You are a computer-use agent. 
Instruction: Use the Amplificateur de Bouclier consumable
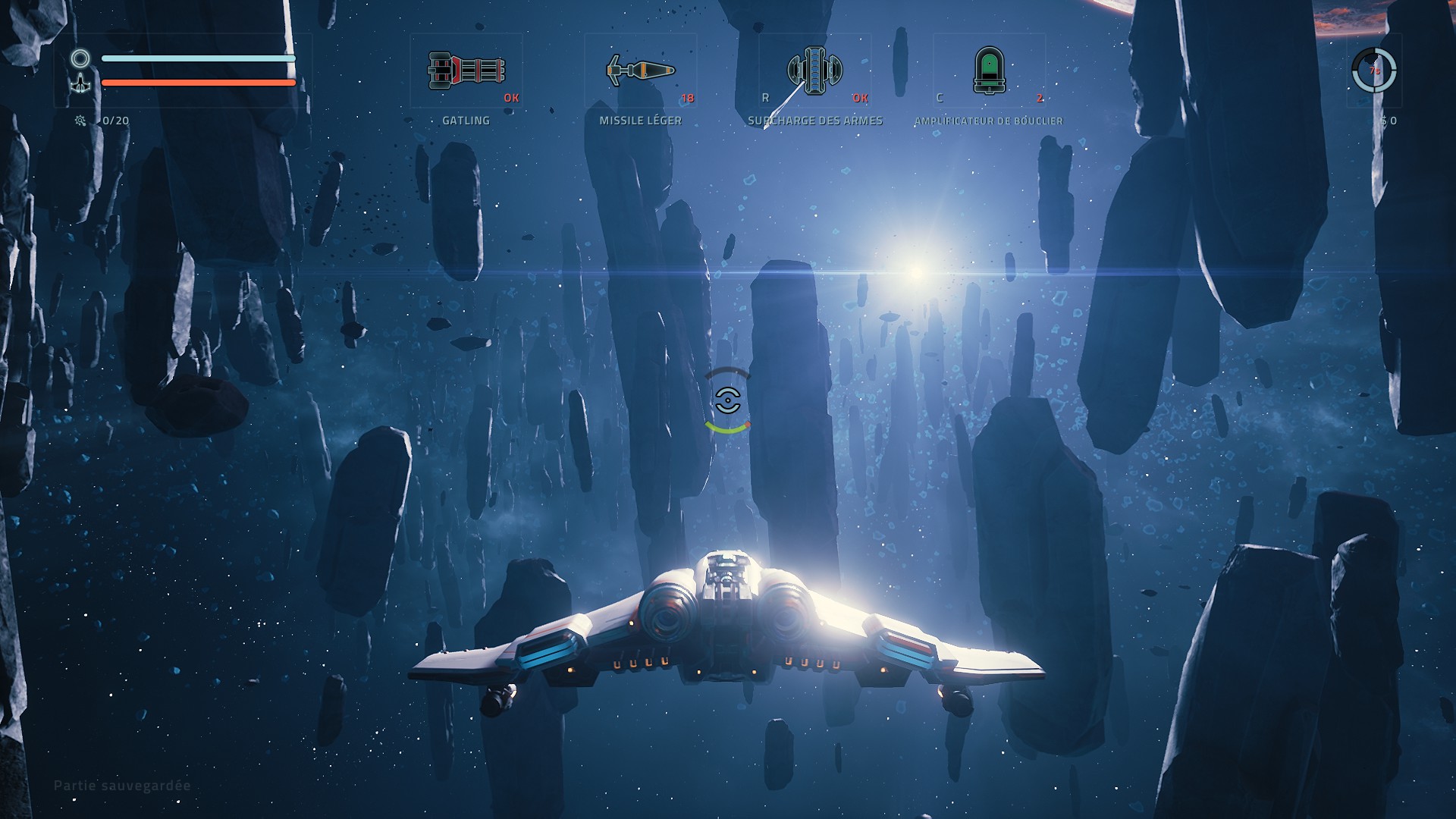(989, 71)
